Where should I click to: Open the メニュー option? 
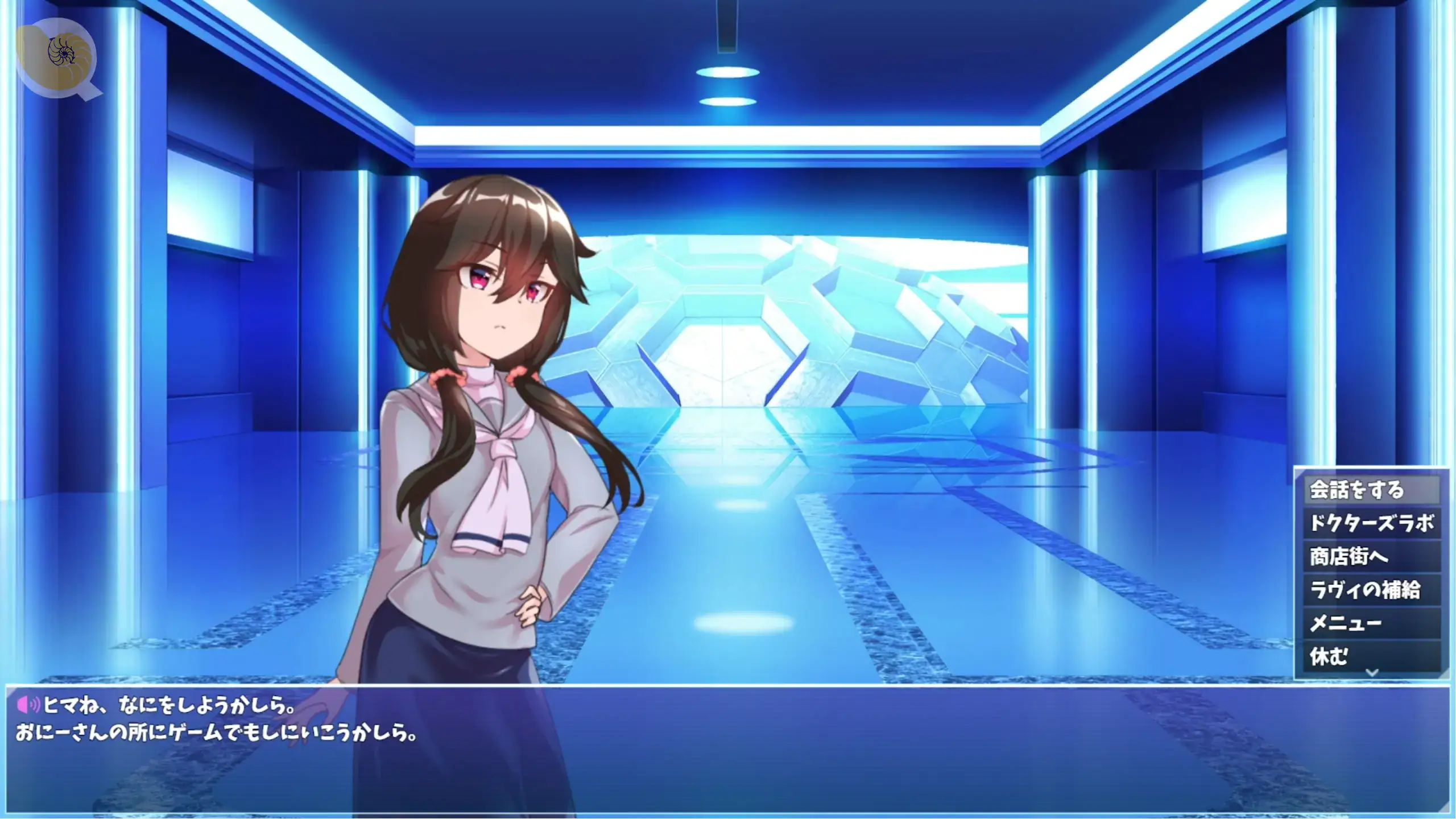point(1371,623)
